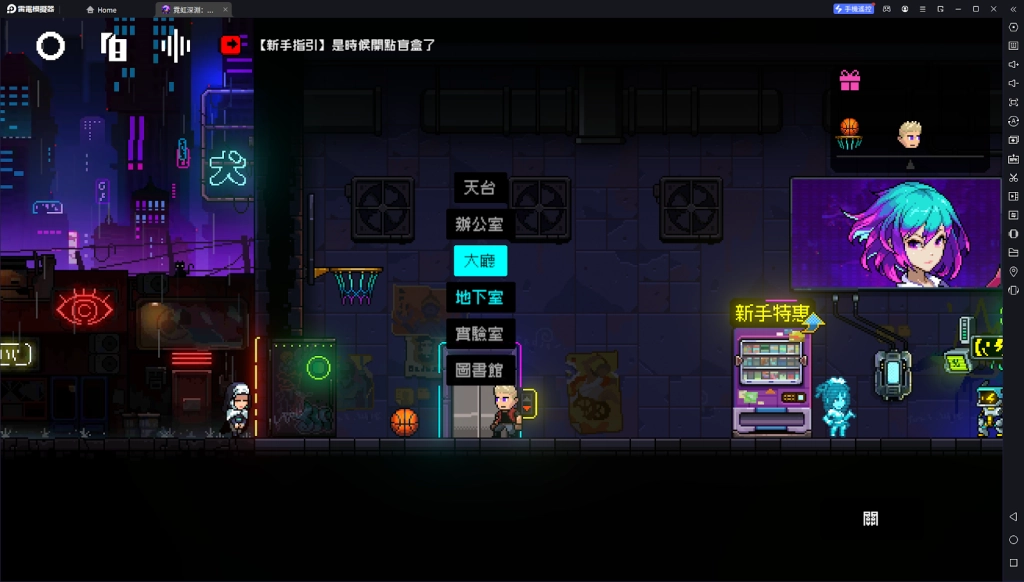The width and height of the screenshot is (1024, 582).
Task: Select the highlighted 大廳 entry
Action: point(480,261)
